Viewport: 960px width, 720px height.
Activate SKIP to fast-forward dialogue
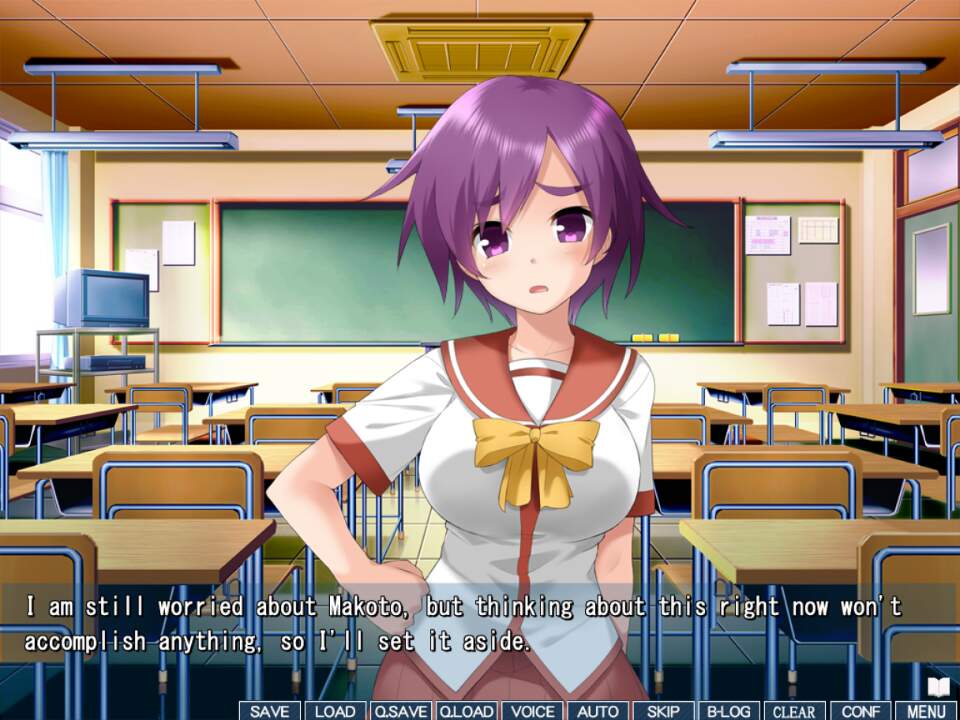point(663,711)
